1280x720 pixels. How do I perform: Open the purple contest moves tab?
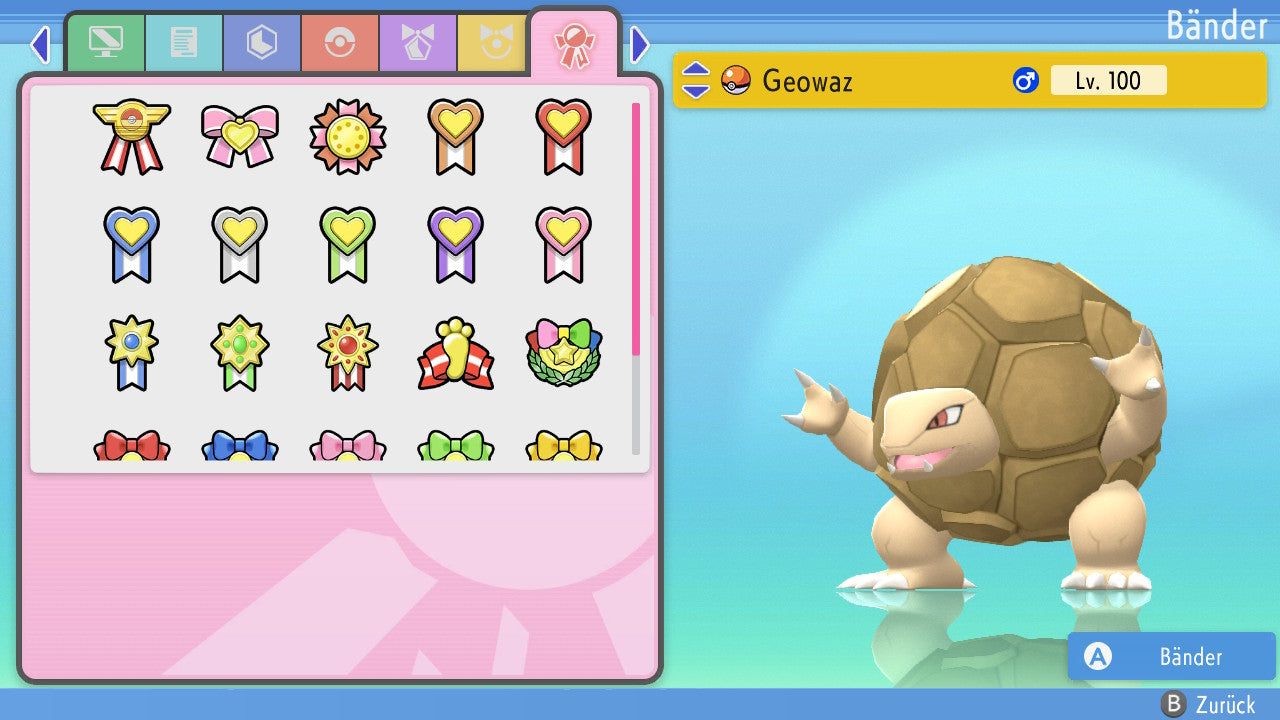click(418, 42)
